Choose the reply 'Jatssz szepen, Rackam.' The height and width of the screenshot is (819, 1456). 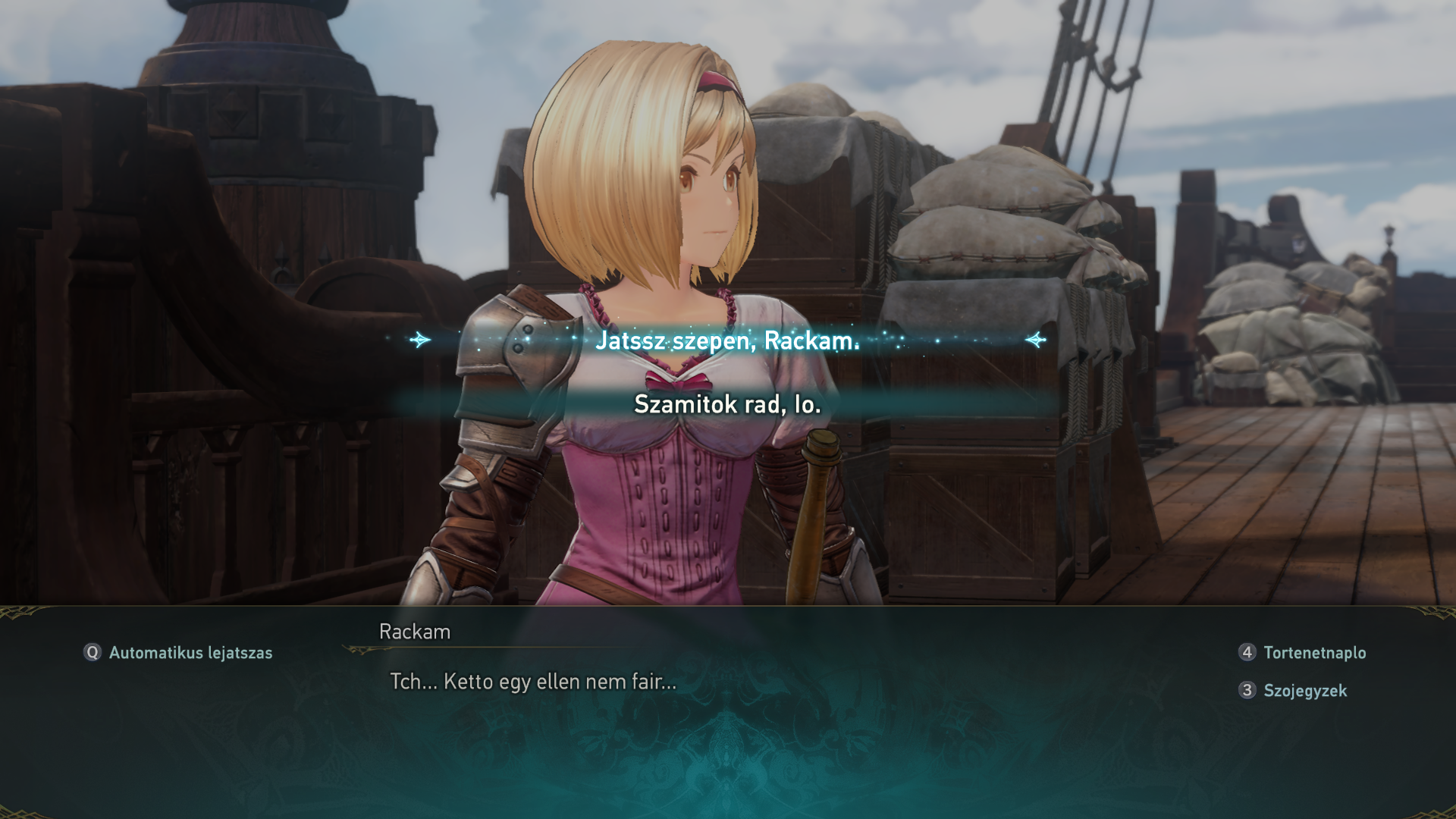[727, 340]
